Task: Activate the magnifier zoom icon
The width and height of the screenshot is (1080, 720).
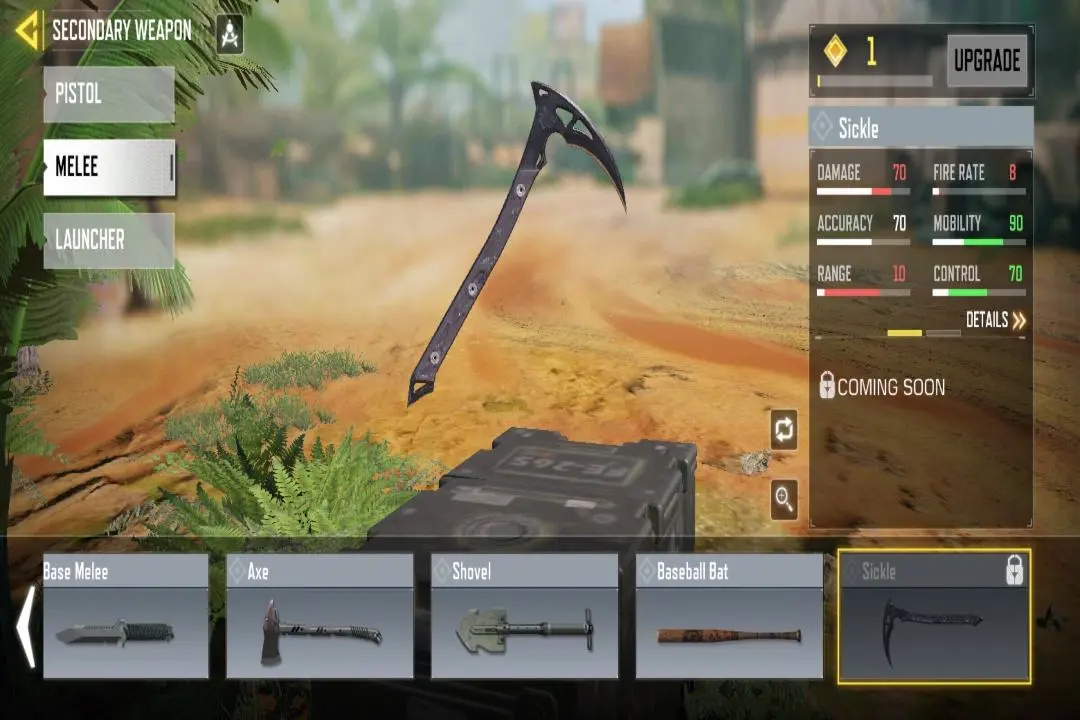Action: 784,499
